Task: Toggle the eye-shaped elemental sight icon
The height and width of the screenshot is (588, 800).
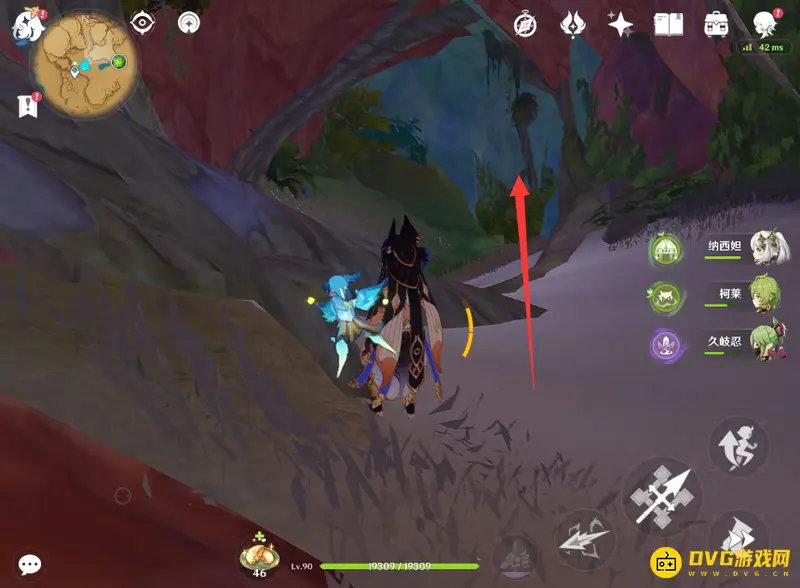Action: 142,22
